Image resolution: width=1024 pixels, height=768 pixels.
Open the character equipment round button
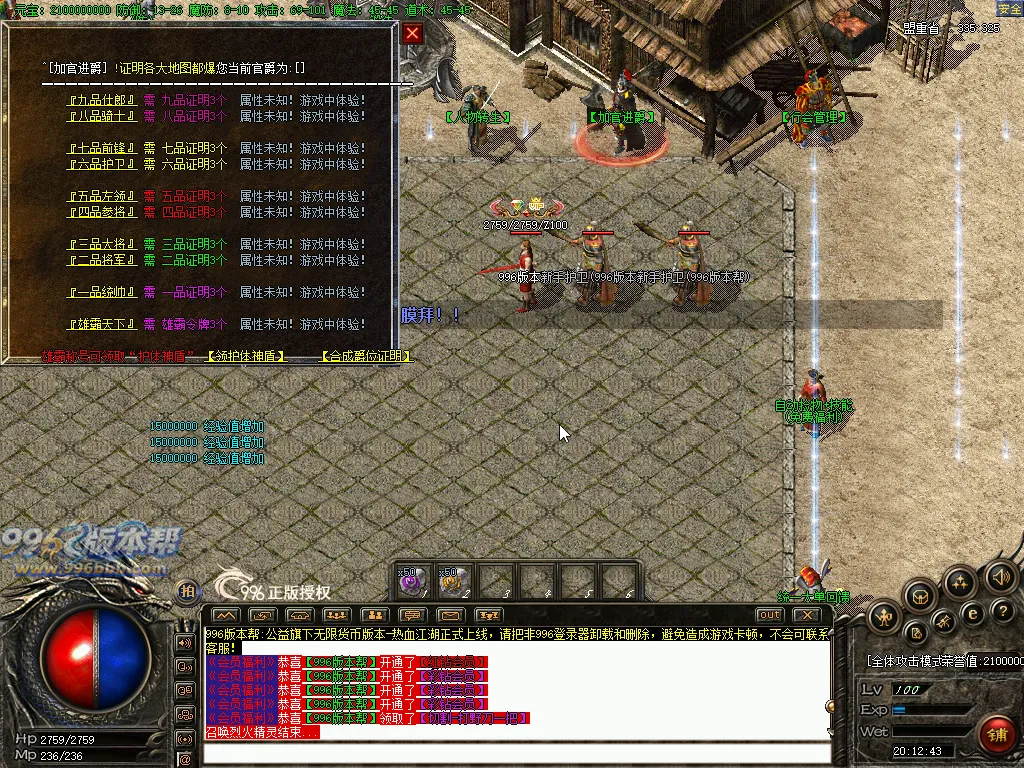(x=884, y=618)
